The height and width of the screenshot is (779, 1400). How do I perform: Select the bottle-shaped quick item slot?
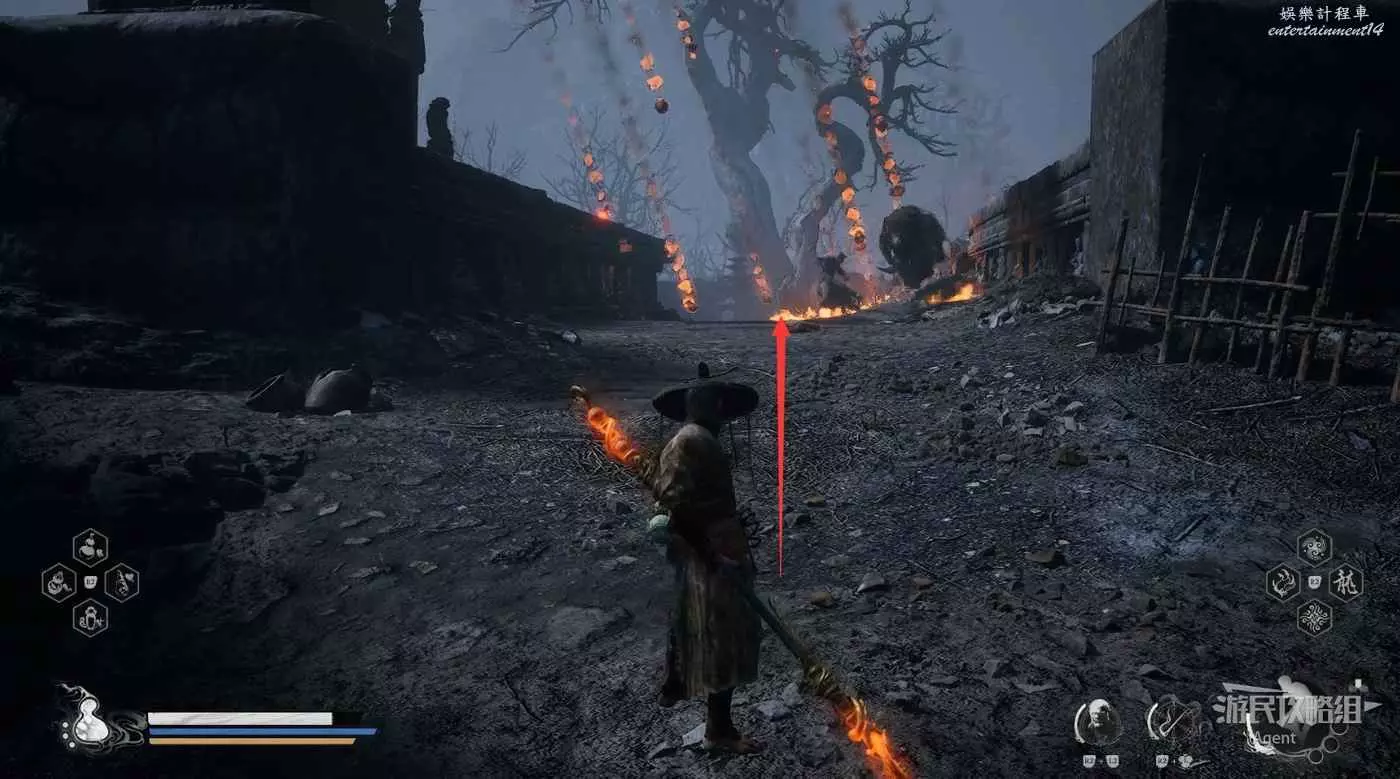pyautogui.click(x=122, y=582)
